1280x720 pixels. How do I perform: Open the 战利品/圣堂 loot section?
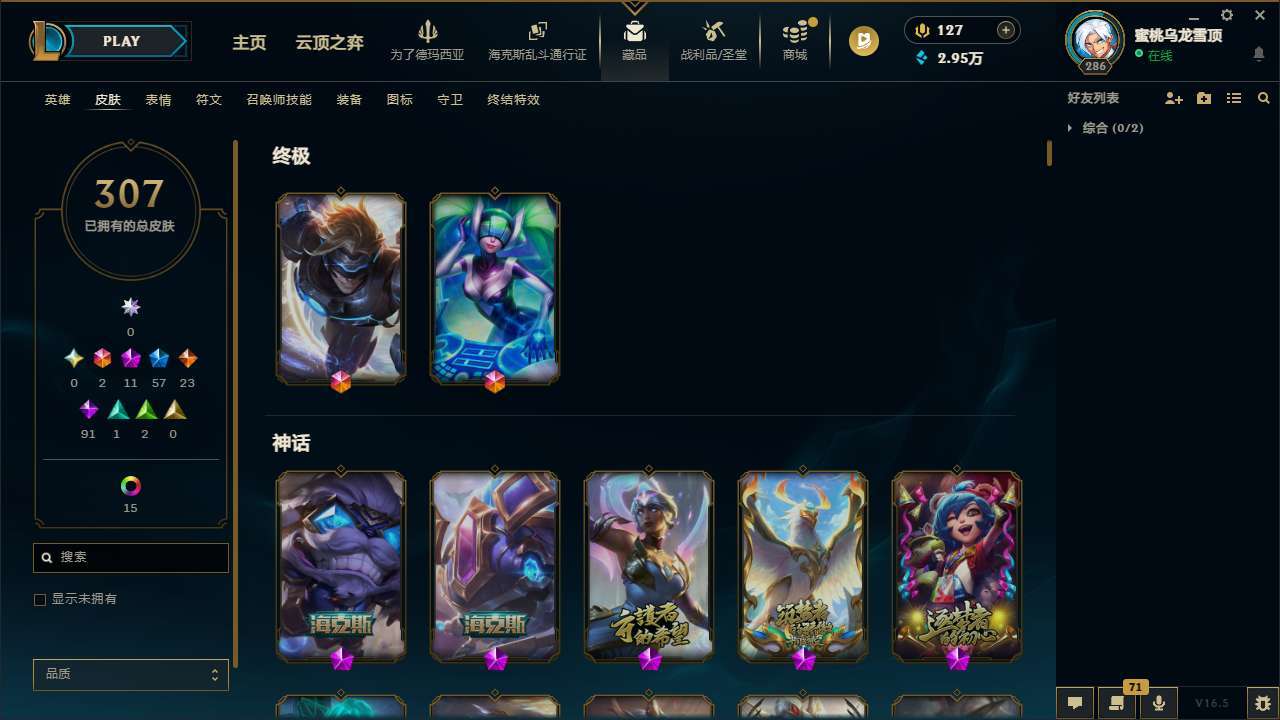[x=713, y=40]
